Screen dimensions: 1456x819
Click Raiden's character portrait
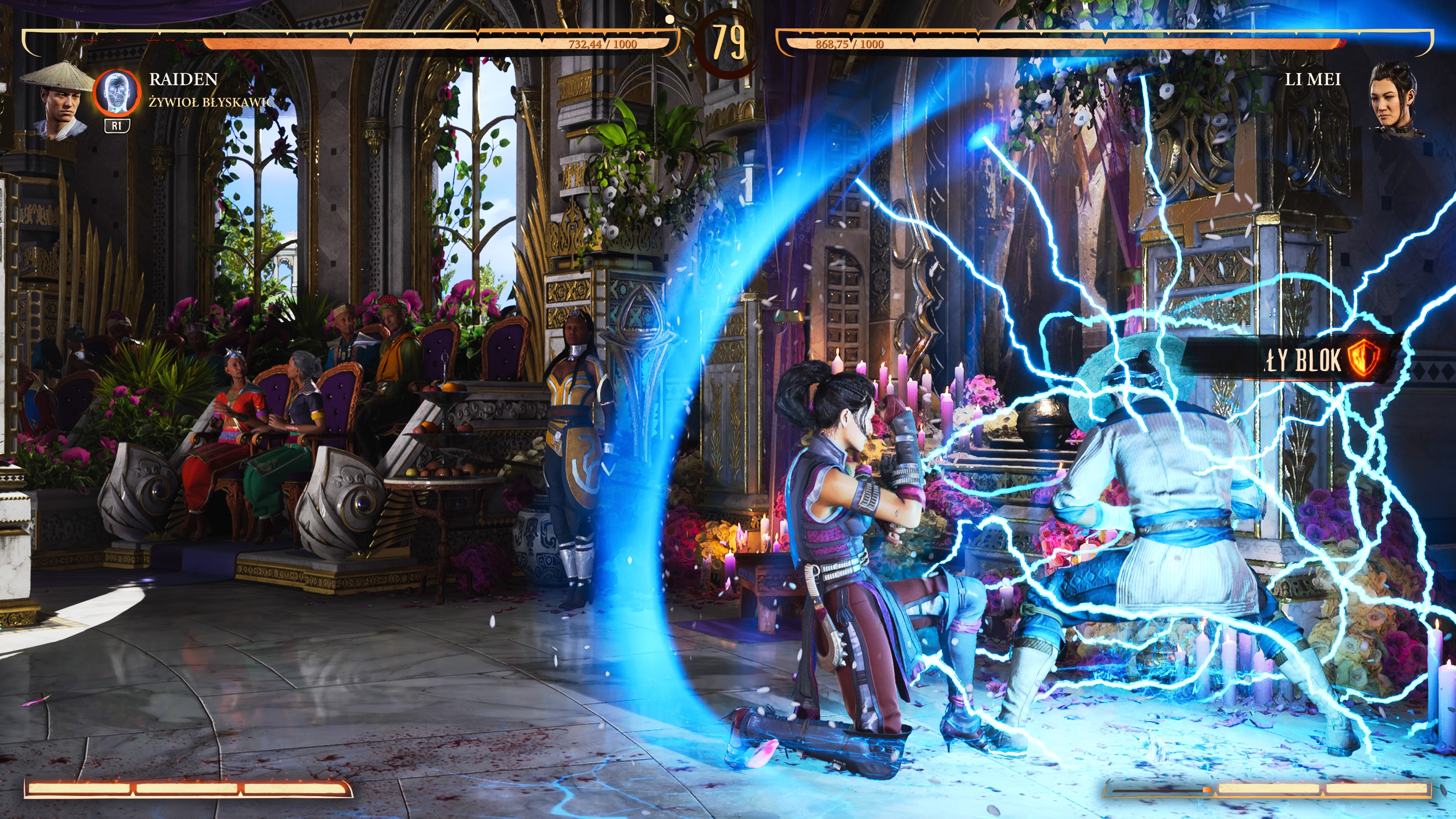(58, 100)
